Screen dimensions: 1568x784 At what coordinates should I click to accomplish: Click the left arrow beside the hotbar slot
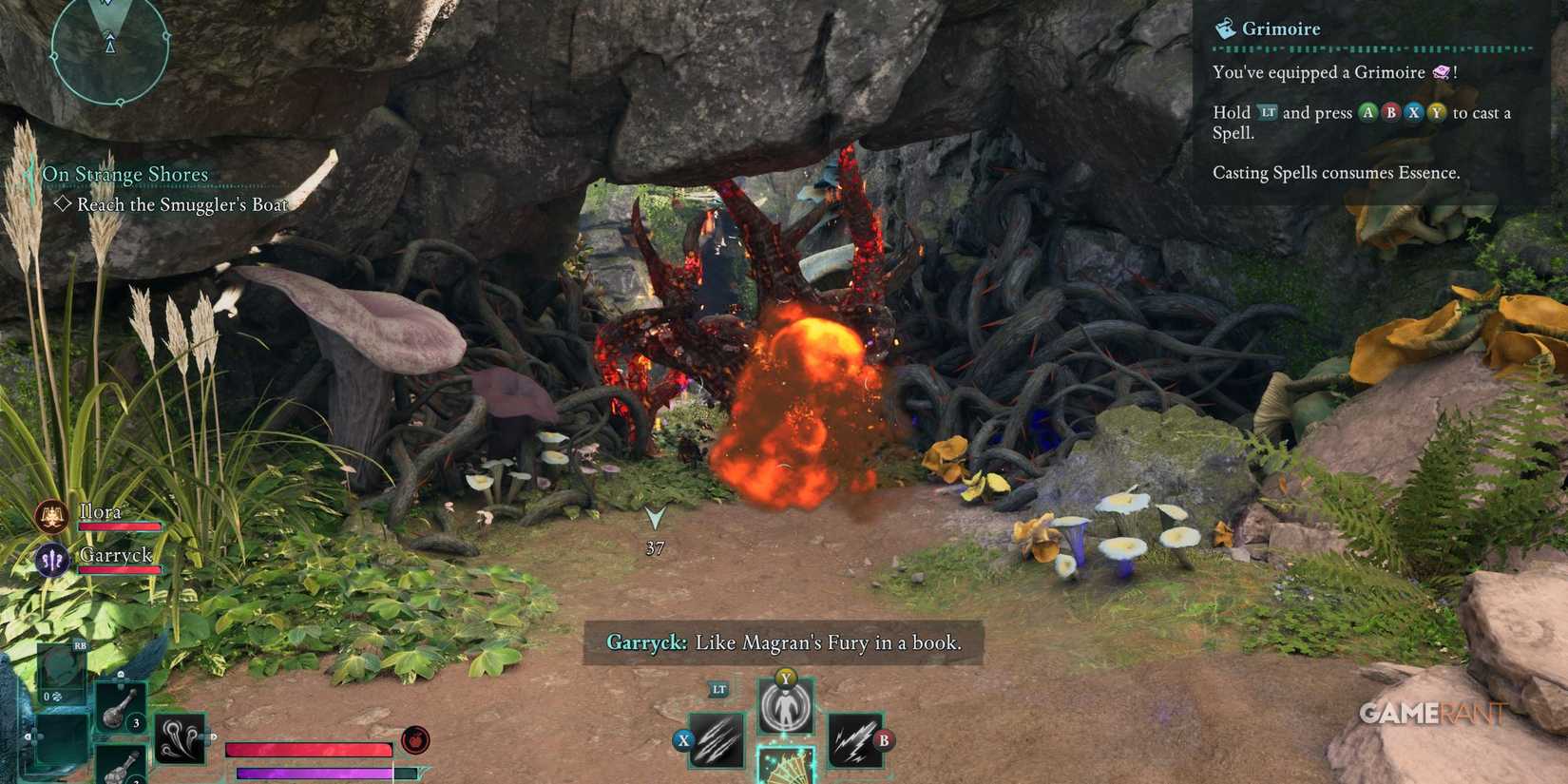[x=29, y=736]
